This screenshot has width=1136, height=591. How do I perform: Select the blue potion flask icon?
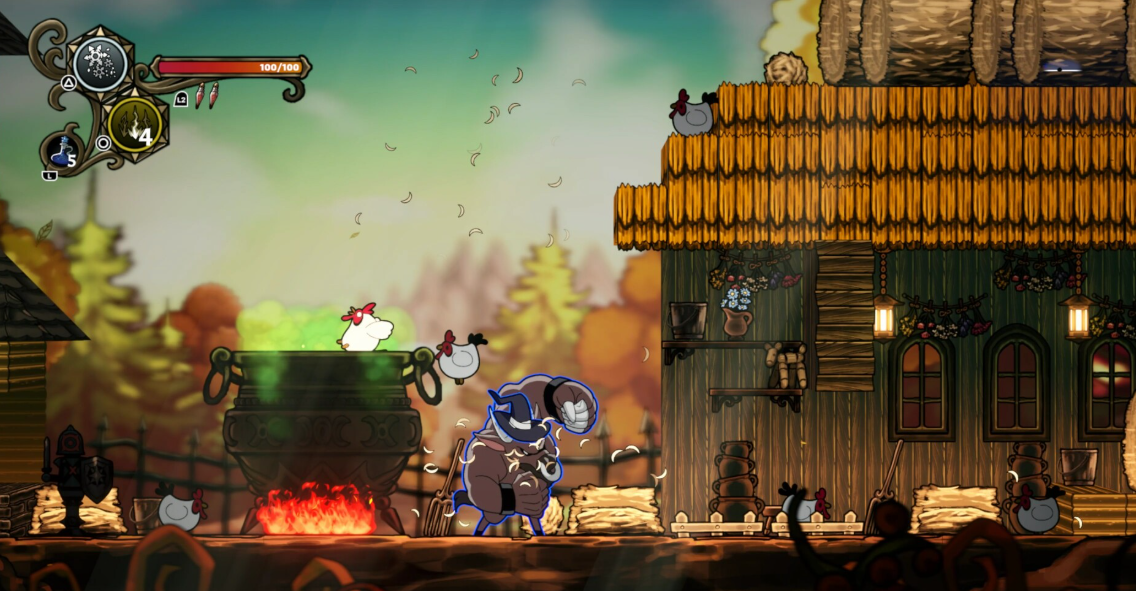point(62,152)
